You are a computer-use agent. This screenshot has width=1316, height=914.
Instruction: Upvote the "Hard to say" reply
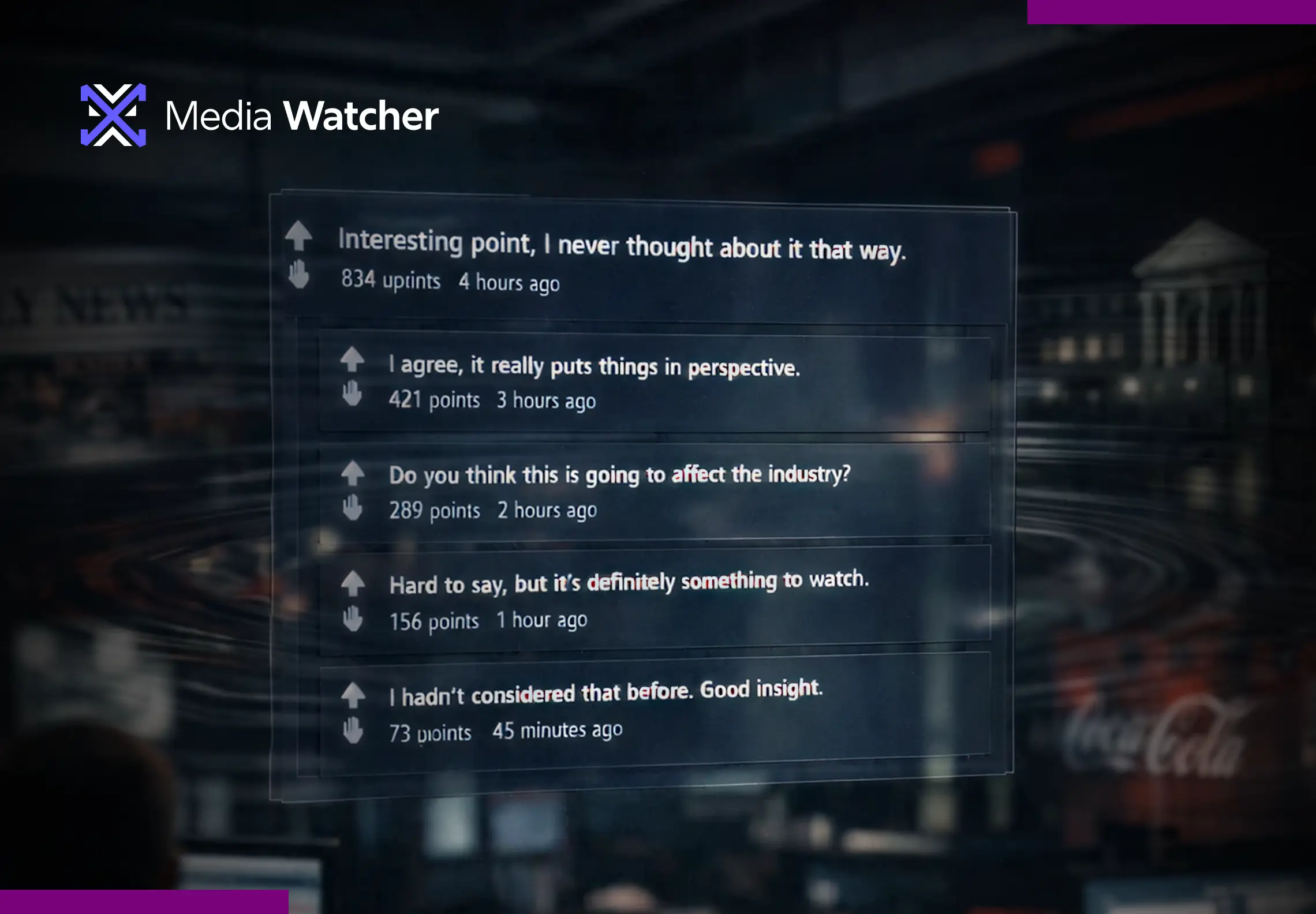[353, 583]
